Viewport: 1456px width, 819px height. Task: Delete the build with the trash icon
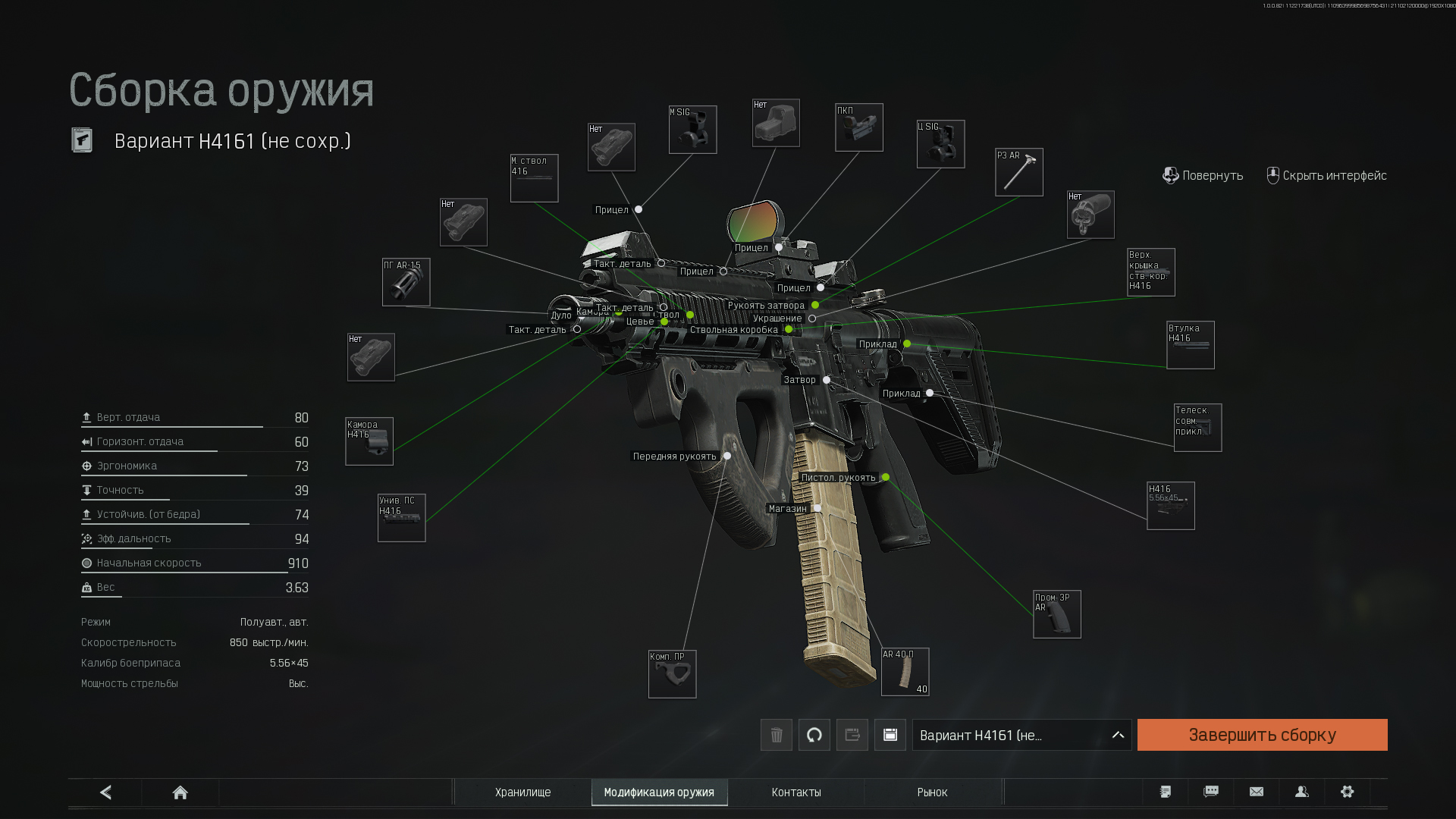[776, 735]
